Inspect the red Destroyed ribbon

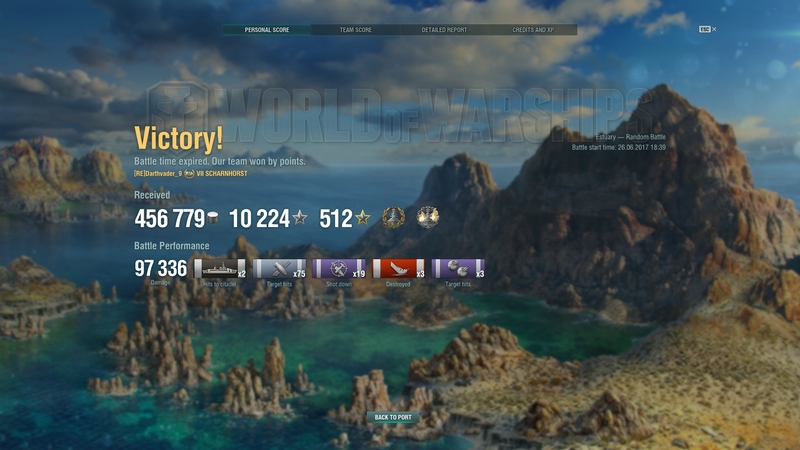click(x=398, y=269)
